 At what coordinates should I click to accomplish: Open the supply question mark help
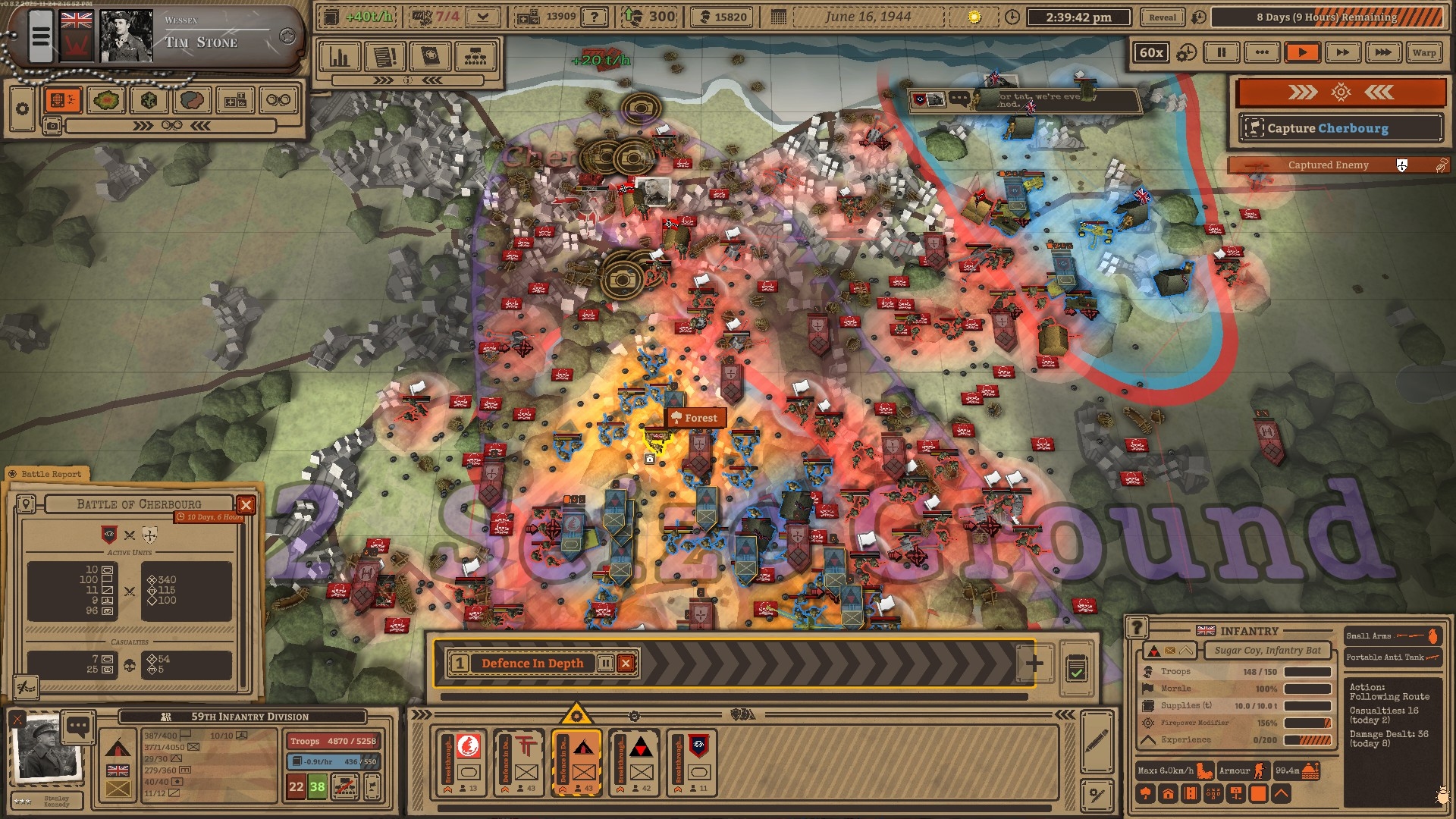595,17
